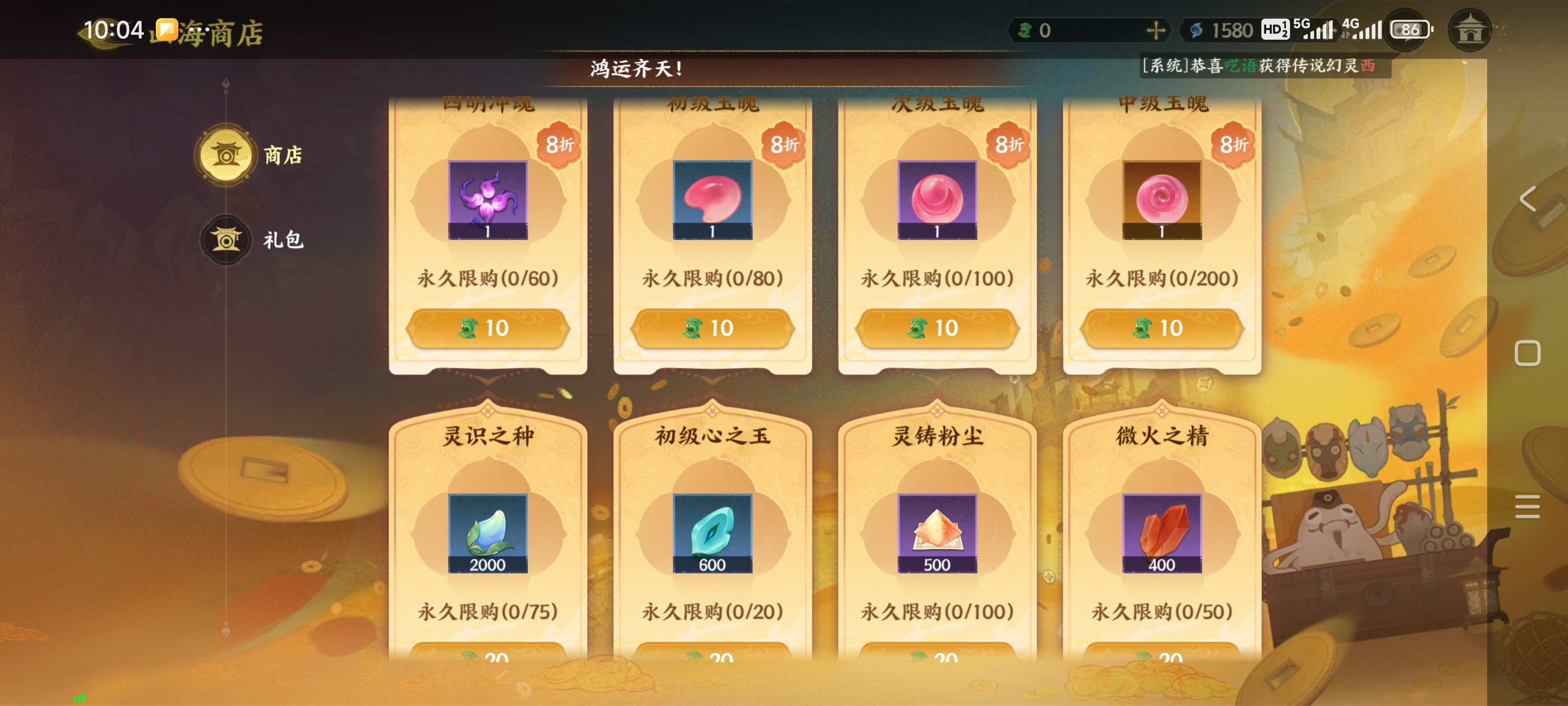Click the 初级玉魄 pink bean item image

pyautogui.click(x=712, y=201)
